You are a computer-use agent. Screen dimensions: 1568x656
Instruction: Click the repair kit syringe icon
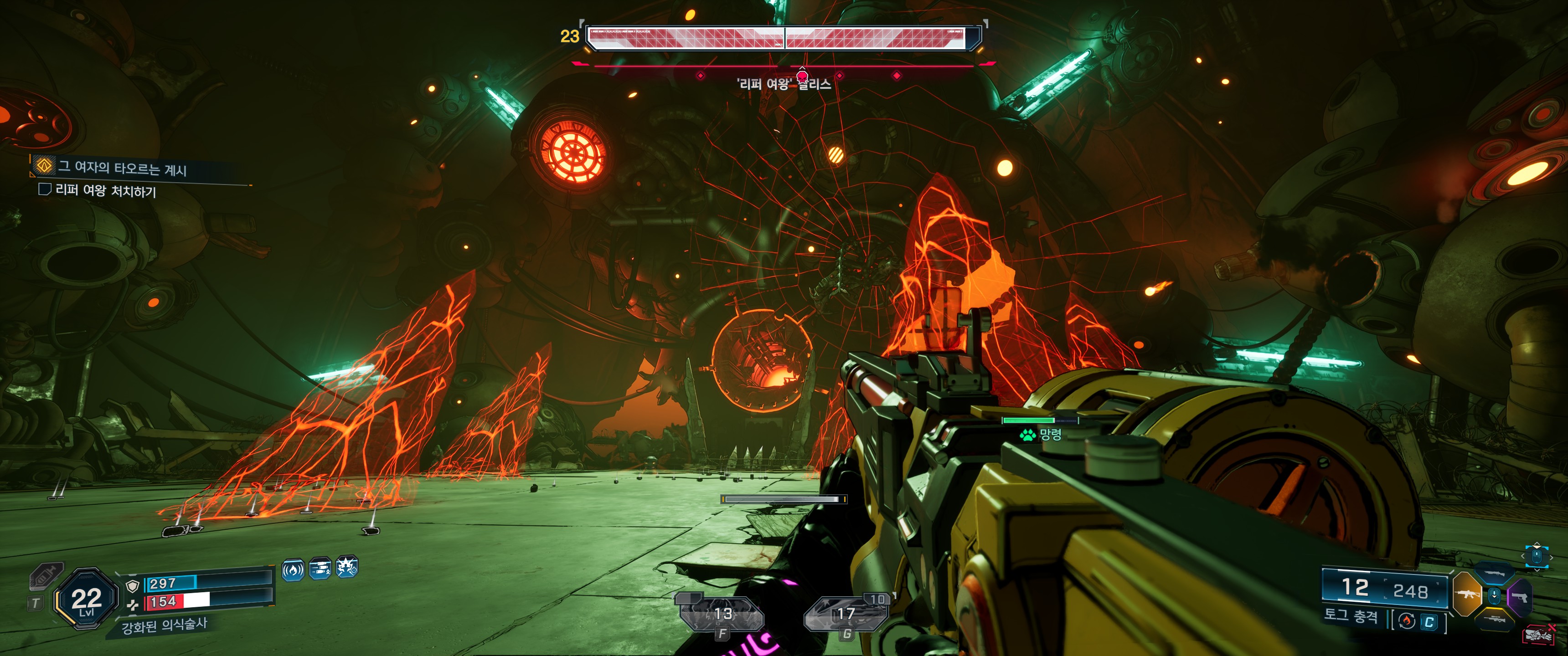pos(46,576)
